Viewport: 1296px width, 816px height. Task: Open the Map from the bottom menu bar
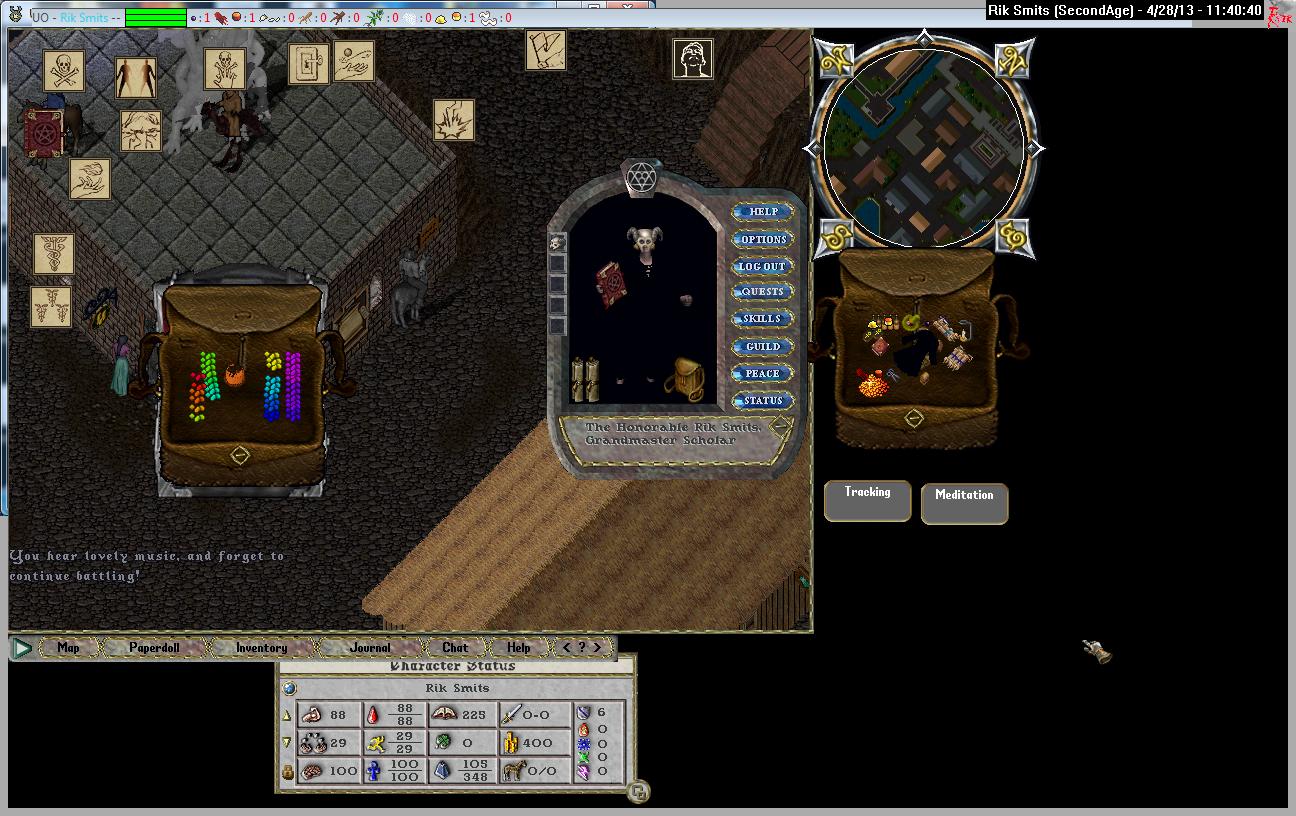(x=68, y=647)
